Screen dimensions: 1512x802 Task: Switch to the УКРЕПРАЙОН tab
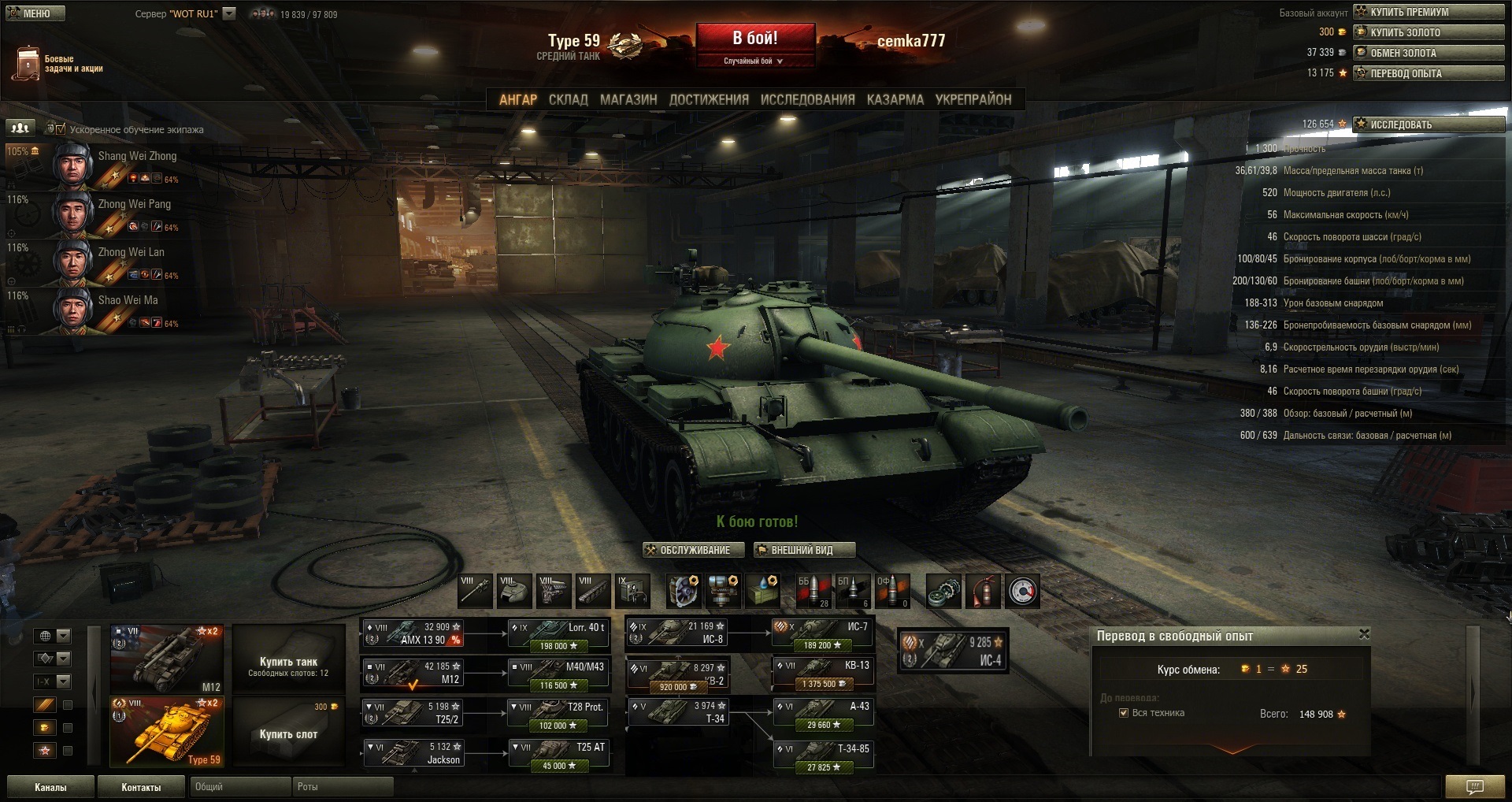click(973, 99)
